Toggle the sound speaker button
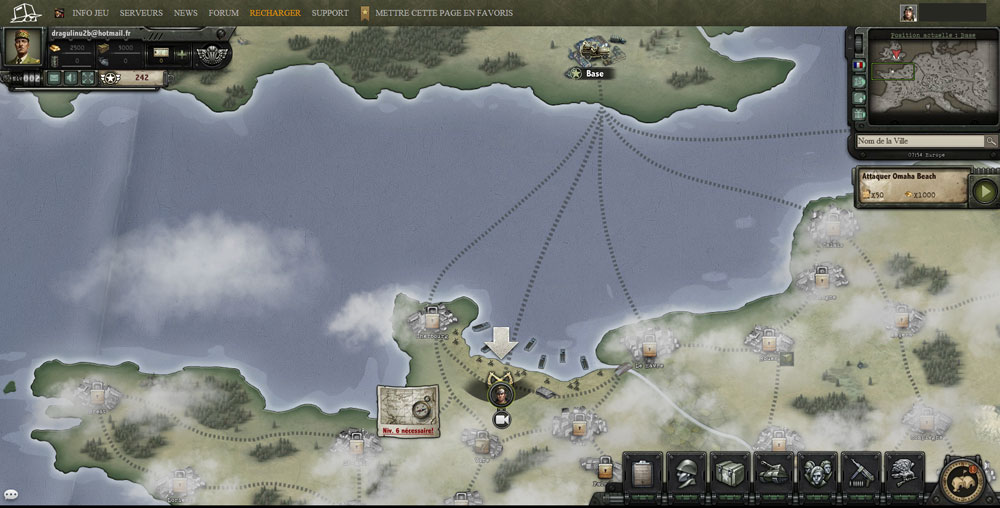The width and height of the screenshot is (1000, 508). tap(71, 78)
